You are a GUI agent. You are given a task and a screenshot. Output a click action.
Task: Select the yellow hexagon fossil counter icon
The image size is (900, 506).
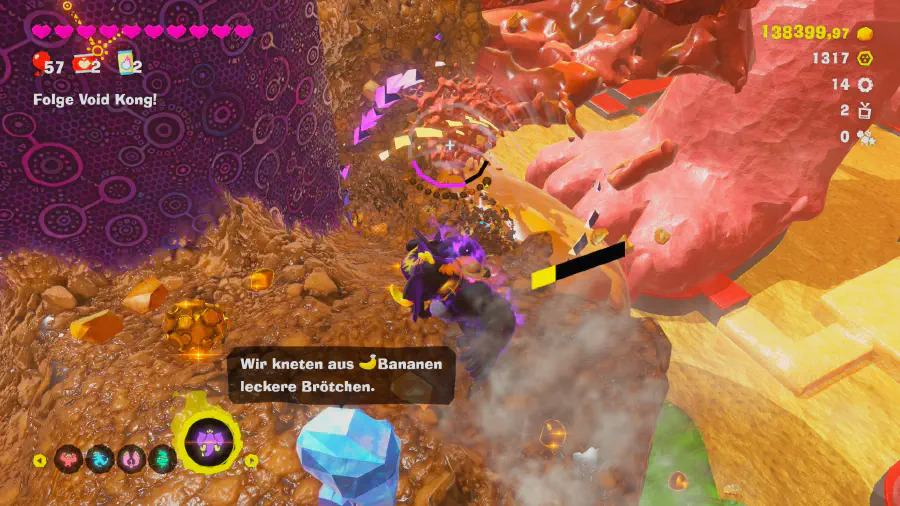point(866,59)
